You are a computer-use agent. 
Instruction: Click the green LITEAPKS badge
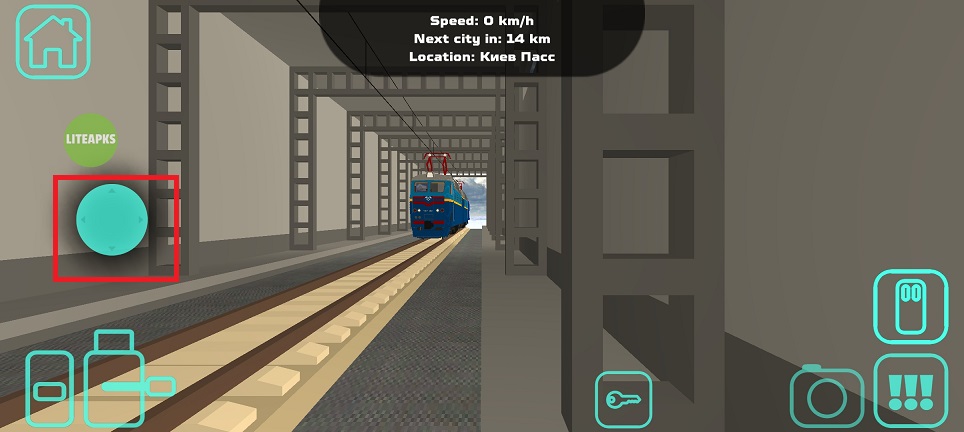pyautogui.click(x=91, y=141)
